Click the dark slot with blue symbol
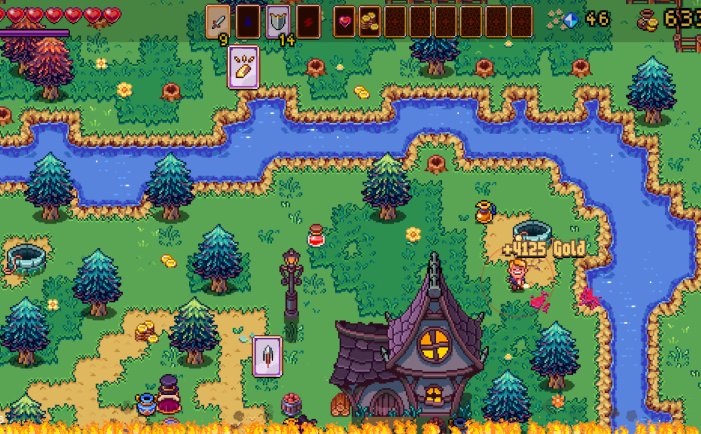The height and width of the screenshot is (434, 701). (x=248, y=20)
